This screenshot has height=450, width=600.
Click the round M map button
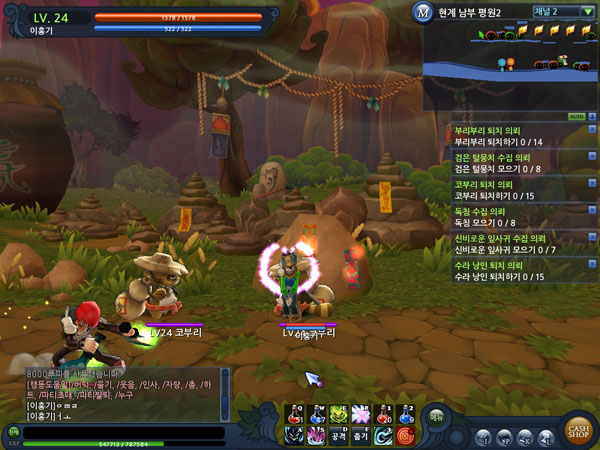tap(422, 11)
